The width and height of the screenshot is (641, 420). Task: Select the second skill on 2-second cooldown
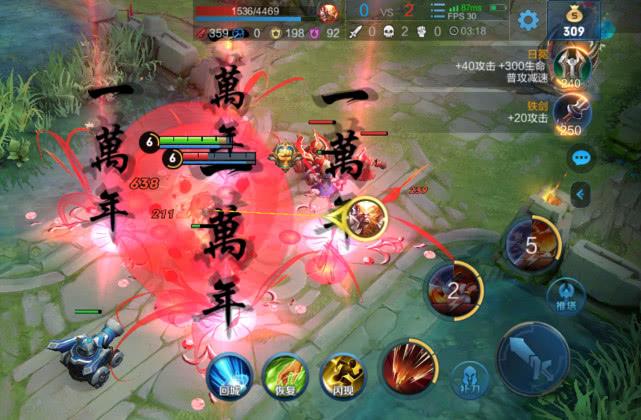pyautogui.click(x=453, y=290)
